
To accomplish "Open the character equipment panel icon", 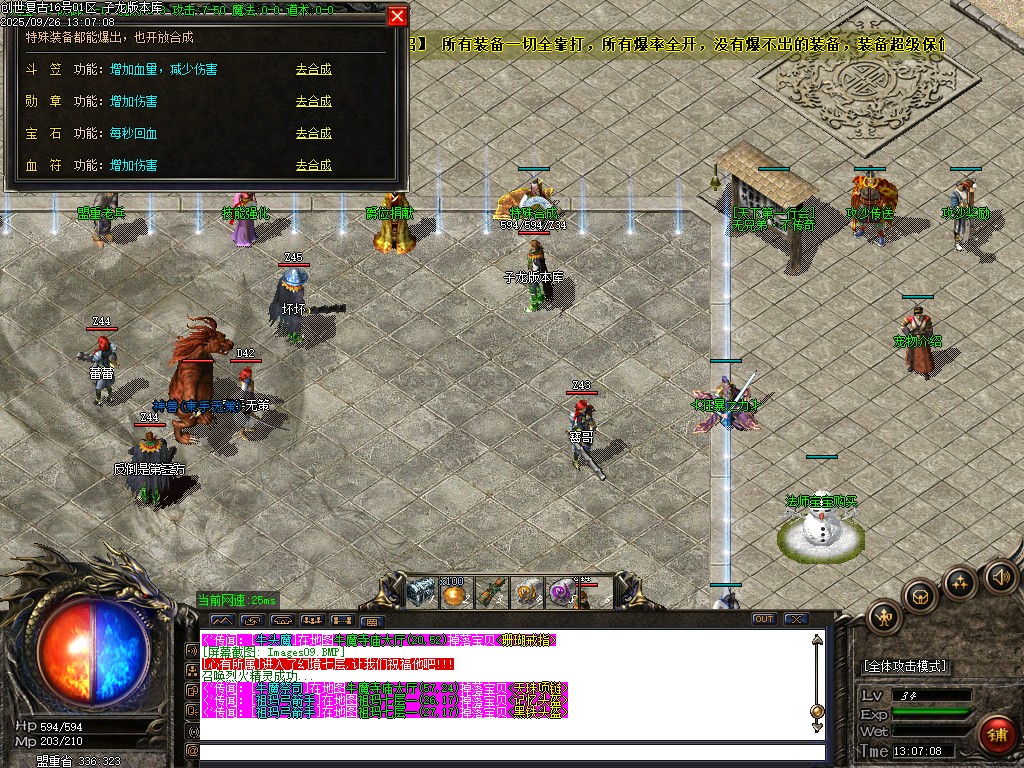I will coord(885,617).
